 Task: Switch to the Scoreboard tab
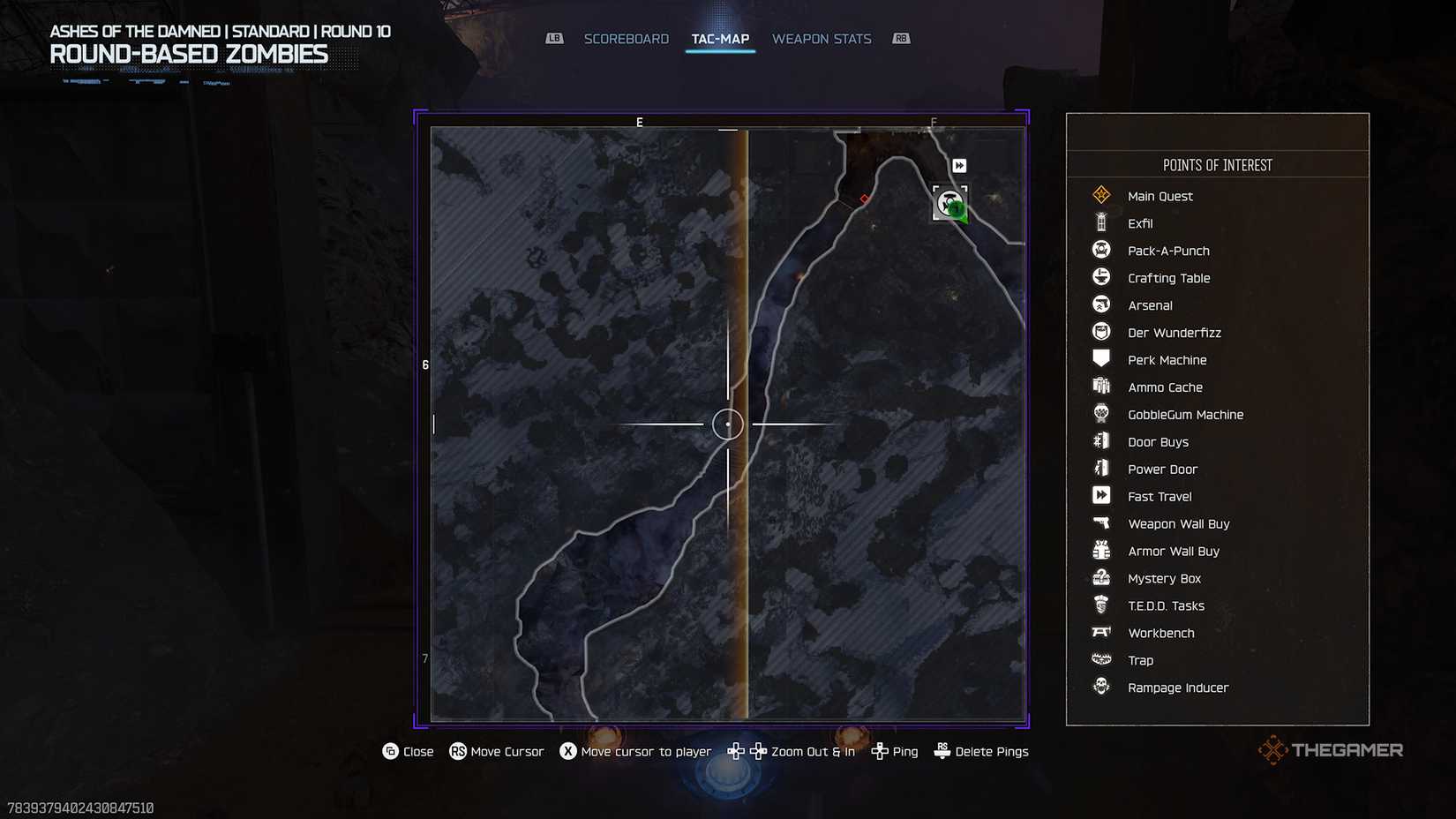pos(626,38)
